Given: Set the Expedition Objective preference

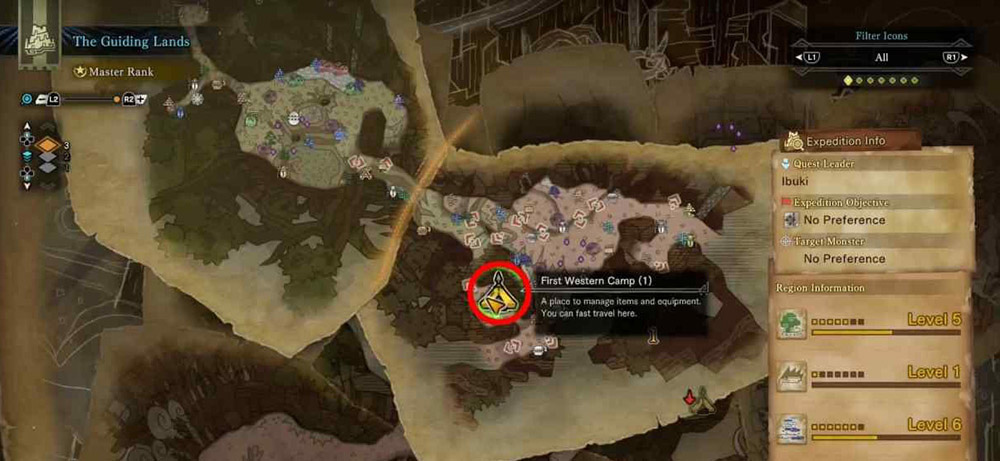Looking at the screenshot, I should [x=844, y=220].
